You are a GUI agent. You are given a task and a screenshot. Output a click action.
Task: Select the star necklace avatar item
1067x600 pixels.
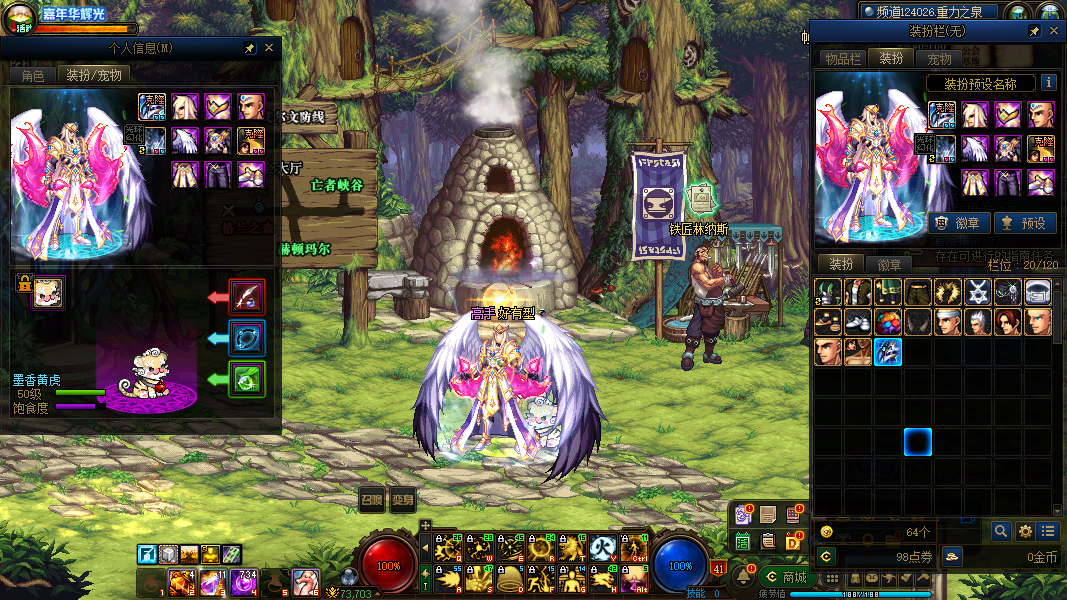pos(978,292)
